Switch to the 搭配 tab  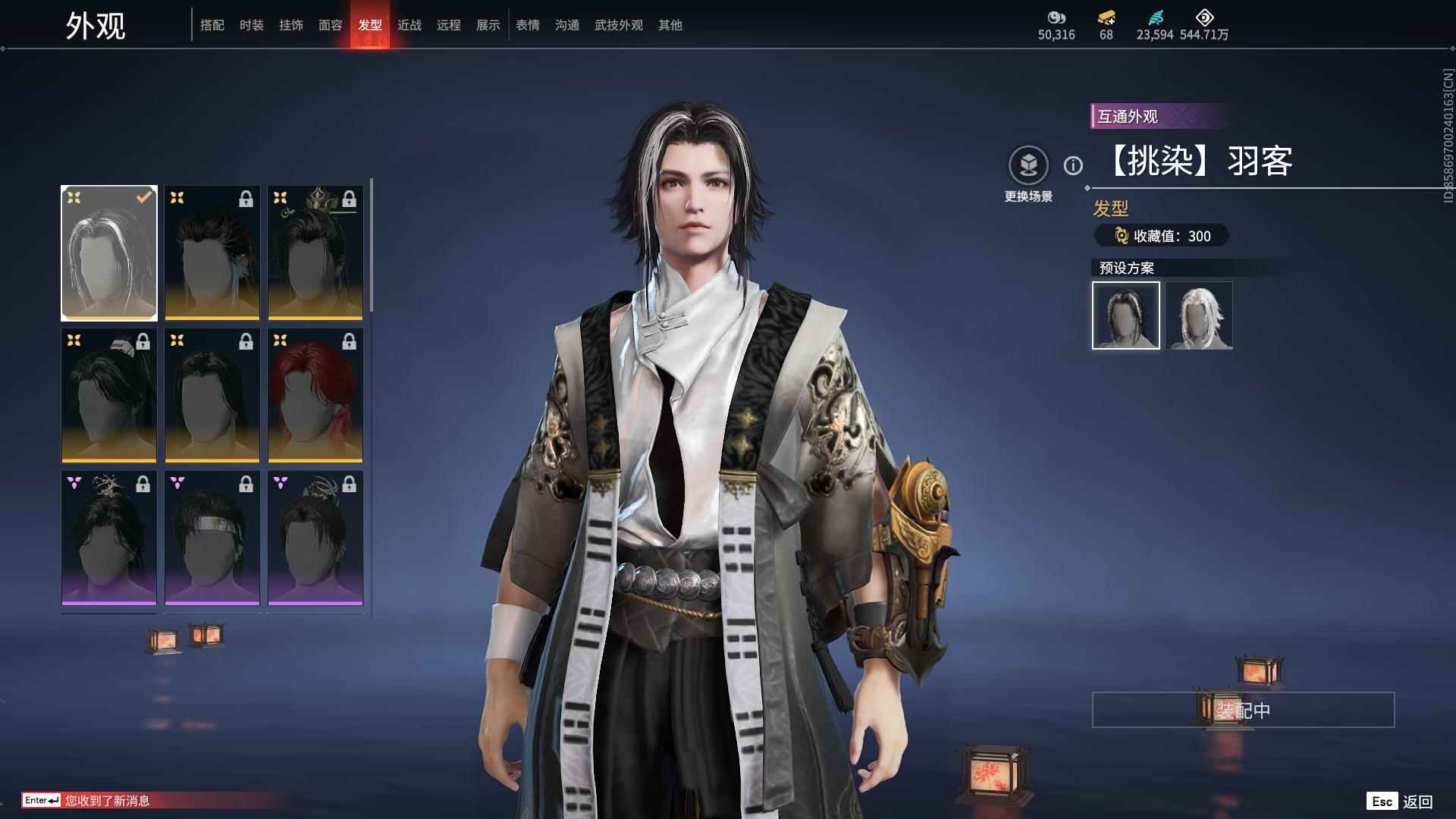pyautogui.click(x=212, y=25)
